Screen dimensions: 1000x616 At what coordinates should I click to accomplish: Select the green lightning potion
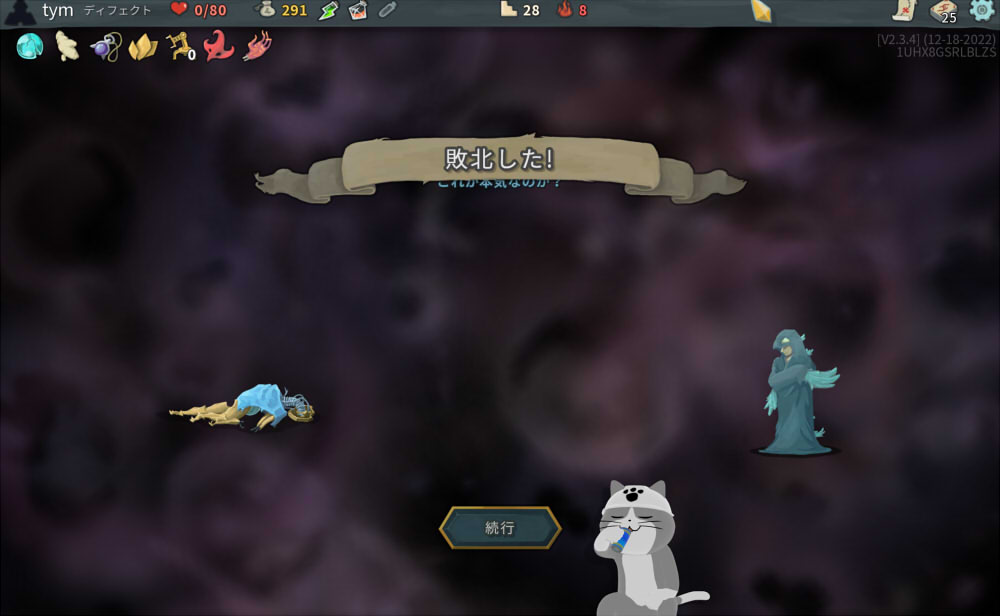pos(329,11)
